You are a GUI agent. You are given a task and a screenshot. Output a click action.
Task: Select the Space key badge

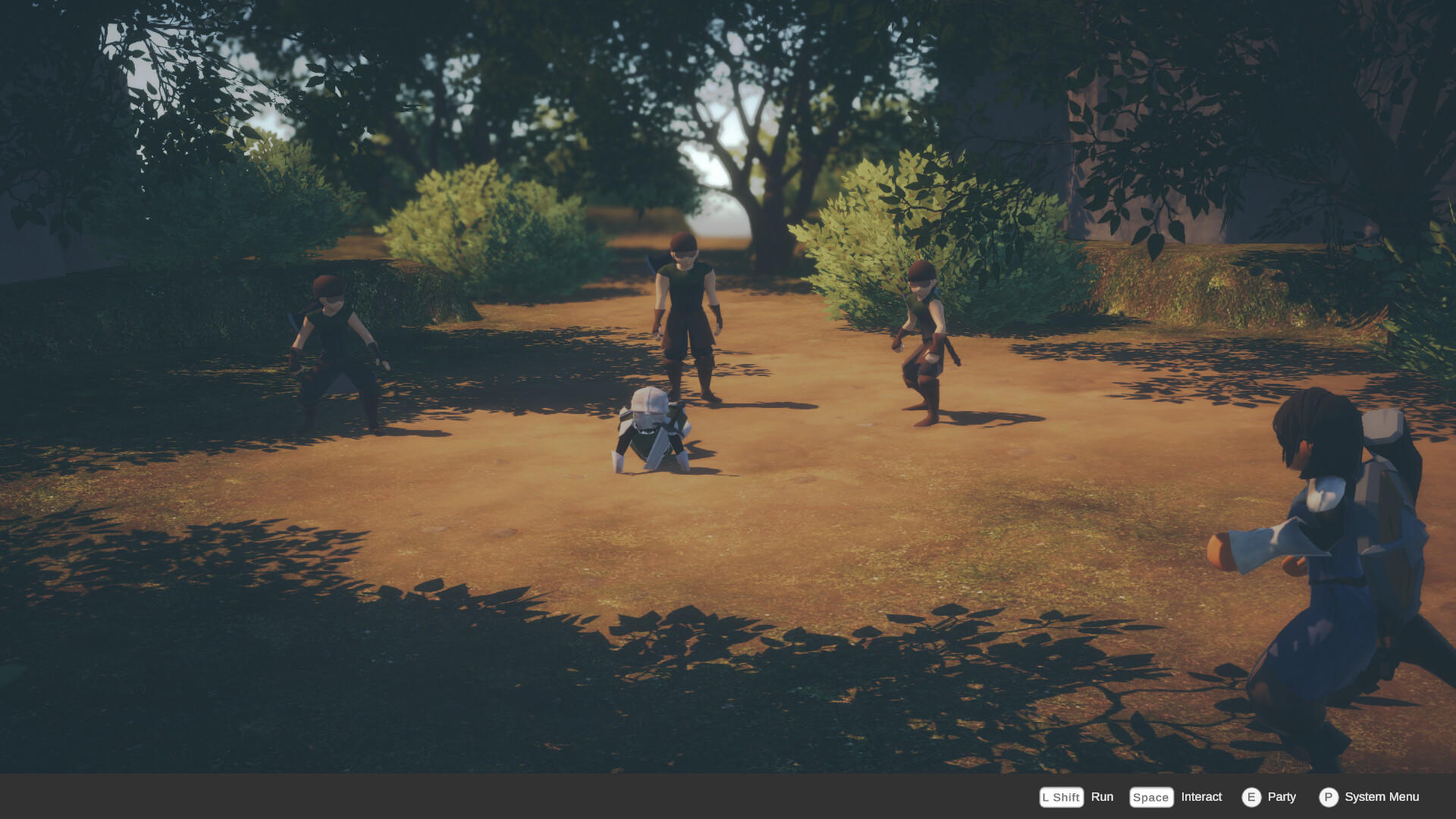(1150, 797)
